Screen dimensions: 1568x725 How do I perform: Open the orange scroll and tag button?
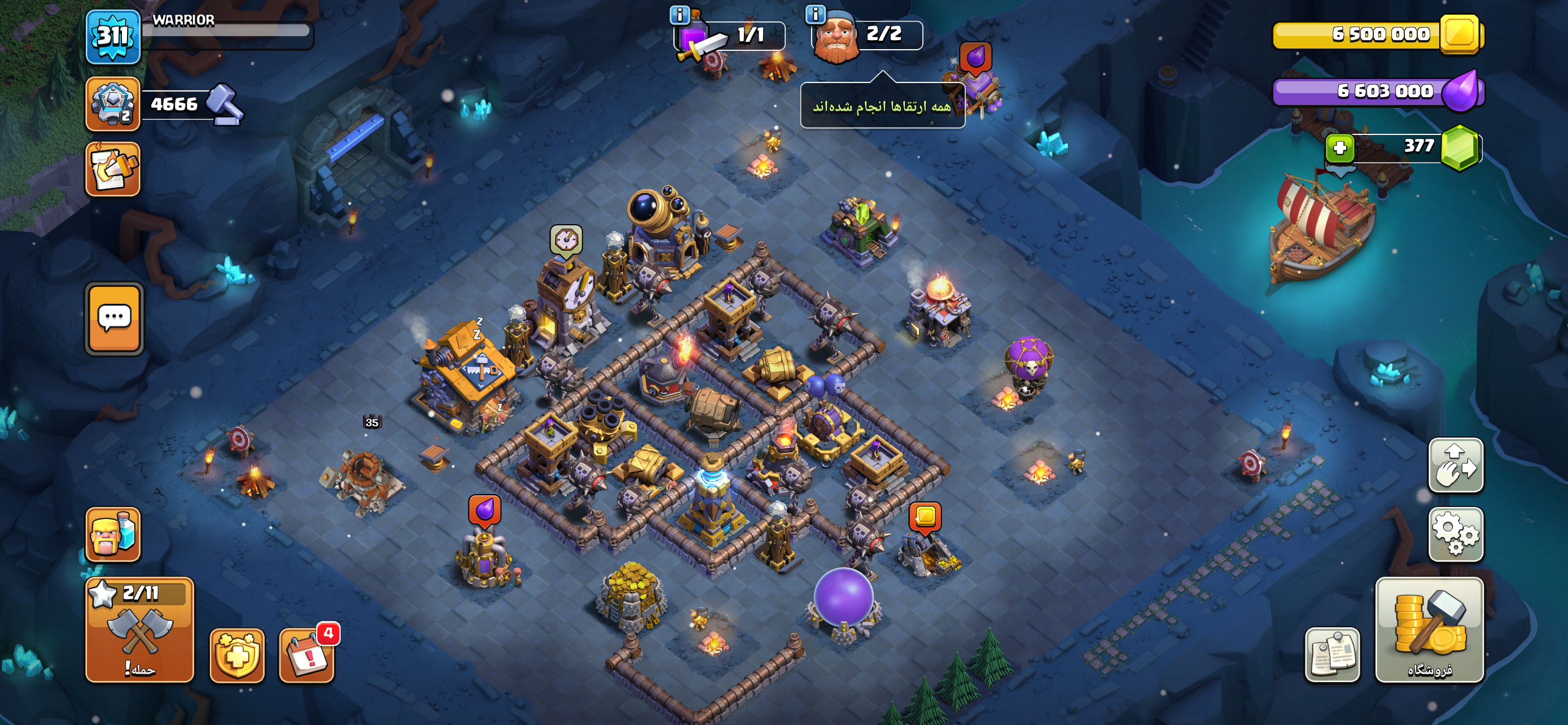[113, 169]
